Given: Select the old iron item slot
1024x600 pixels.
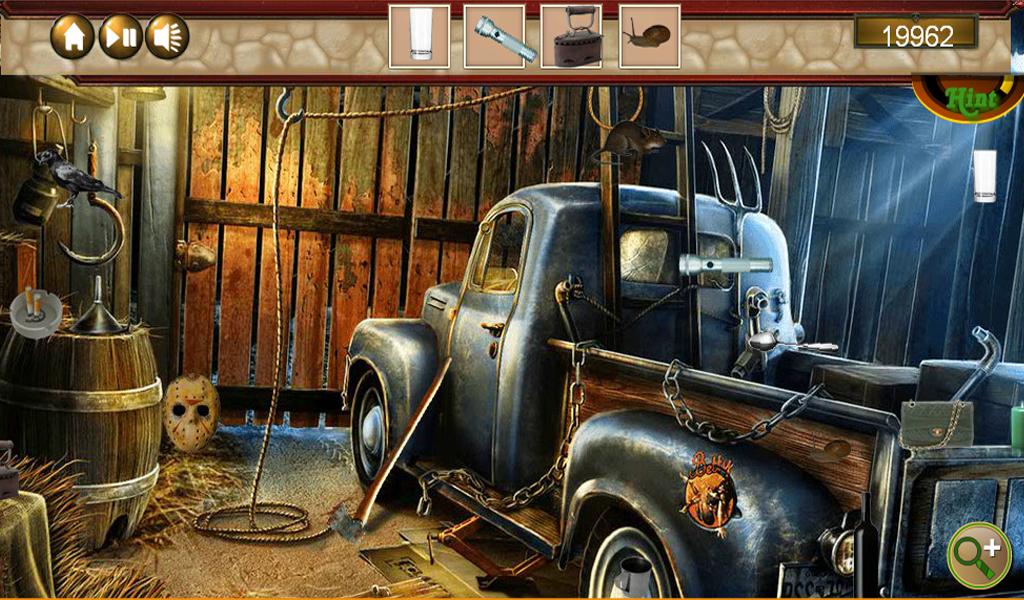Looking at the screenshot, I should pos(571,37).
